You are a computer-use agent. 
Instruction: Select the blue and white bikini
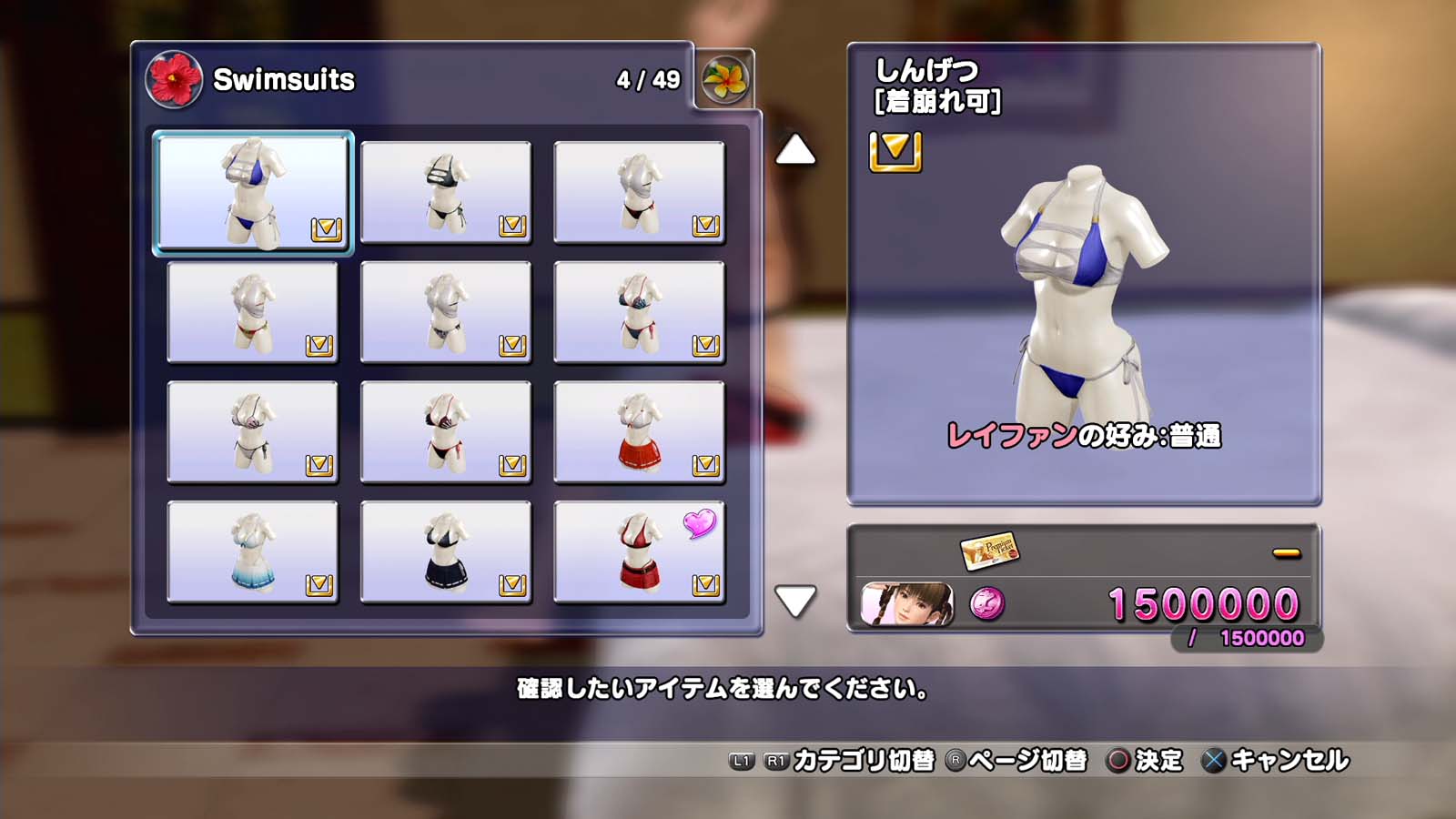tap(253, 192)
